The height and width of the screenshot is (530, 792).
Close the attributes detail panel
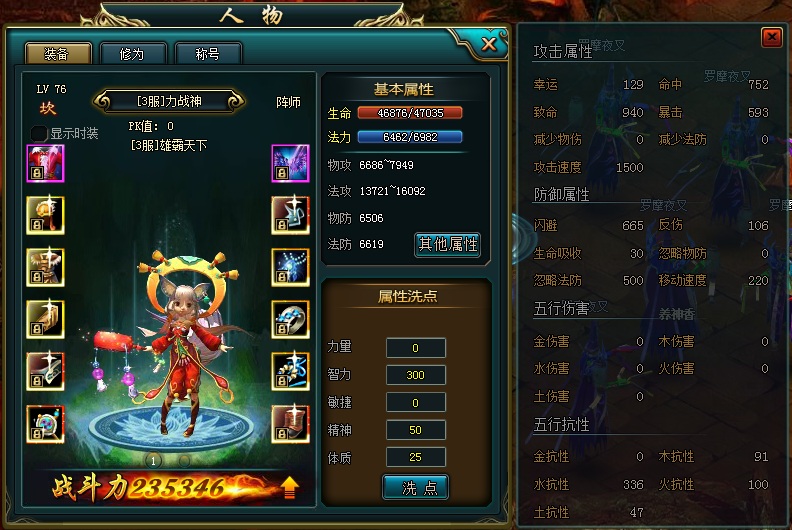(771, 37)
